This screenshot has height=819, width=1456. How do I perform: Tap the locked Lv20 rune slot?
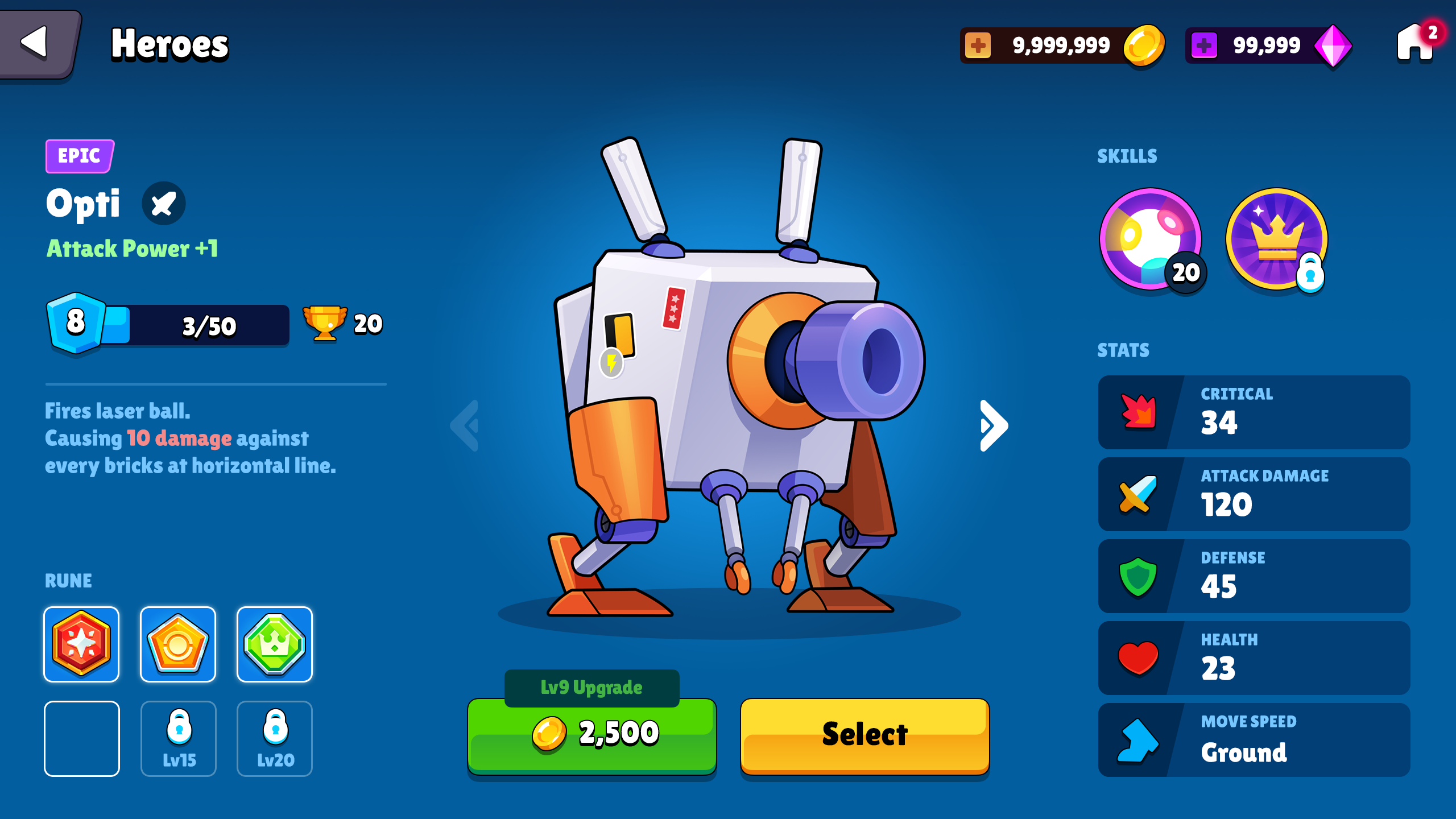[x=275, y=738]
